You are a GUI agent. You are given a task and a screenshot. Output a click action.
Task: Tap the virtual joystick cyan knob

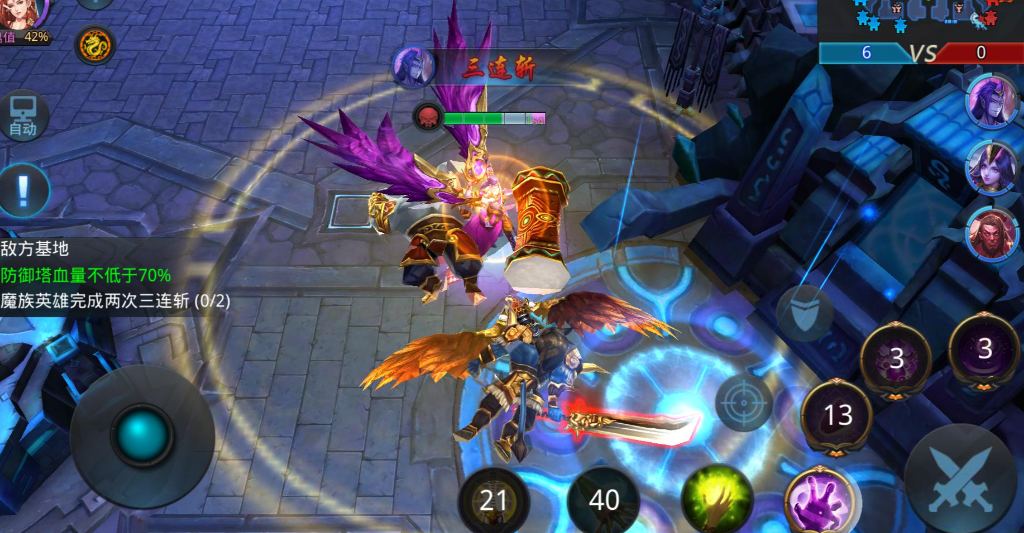coord(142,435)
